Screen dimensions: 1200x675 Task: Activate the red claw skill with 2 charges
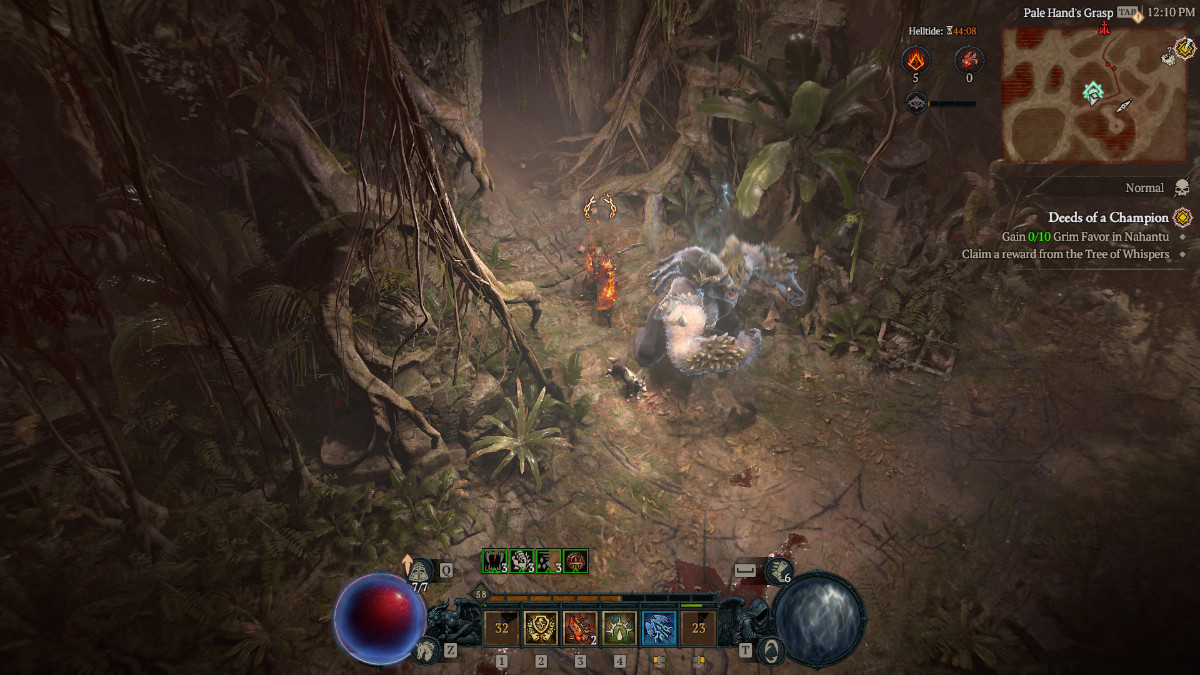pos(580,628)
